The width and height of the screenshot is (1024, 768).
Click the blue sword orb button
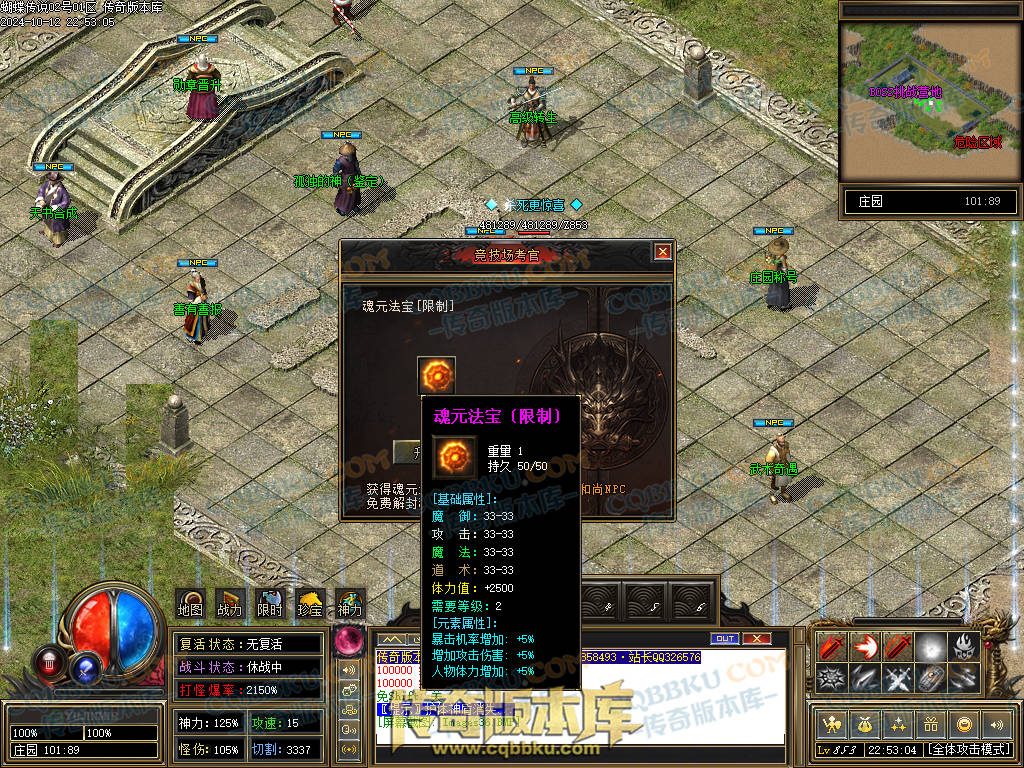pyautogui.click(x=87, y=665)
